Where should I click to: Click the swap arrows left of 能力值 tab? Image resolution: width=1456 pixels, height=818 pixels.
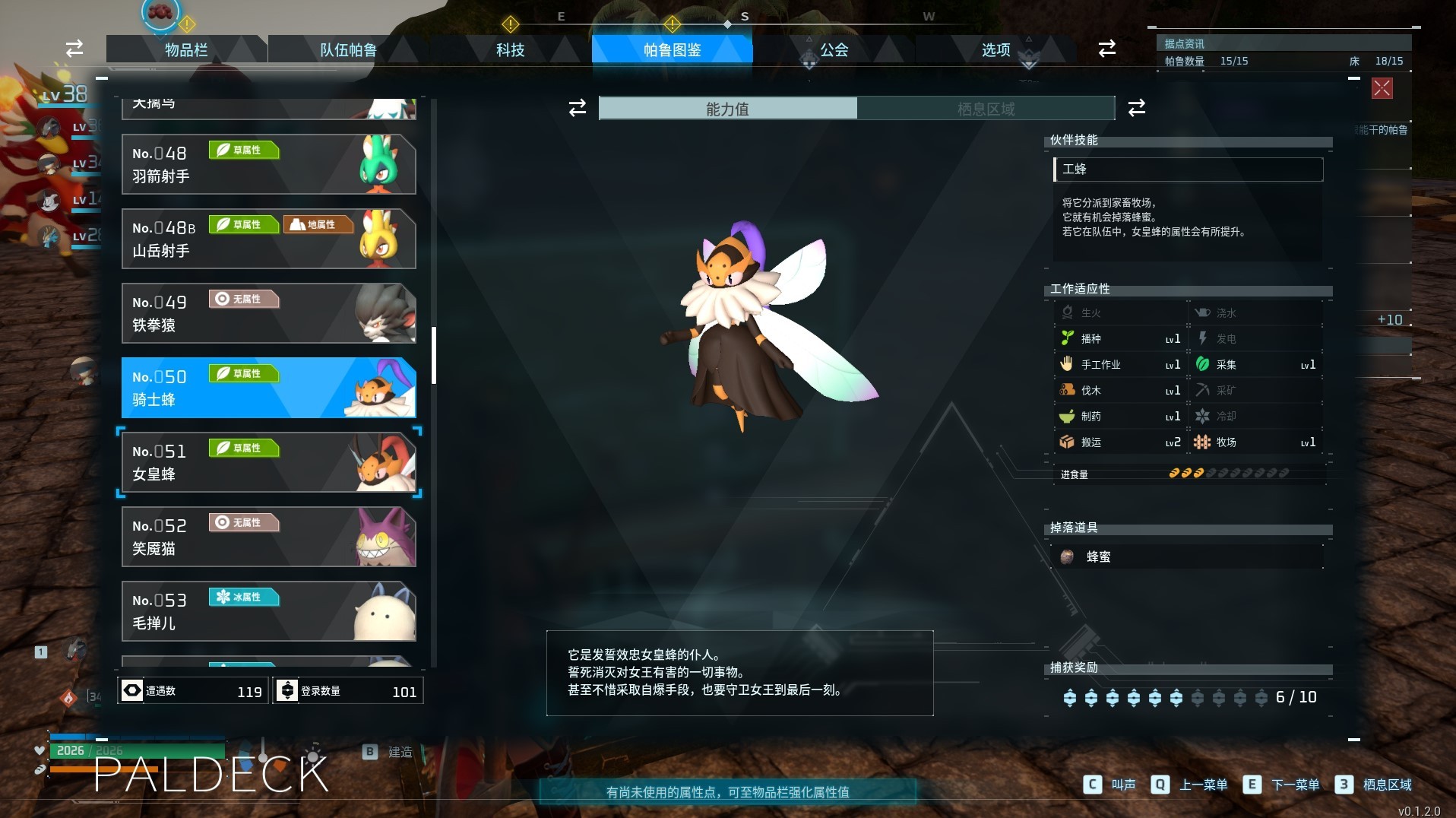[578, 109]
